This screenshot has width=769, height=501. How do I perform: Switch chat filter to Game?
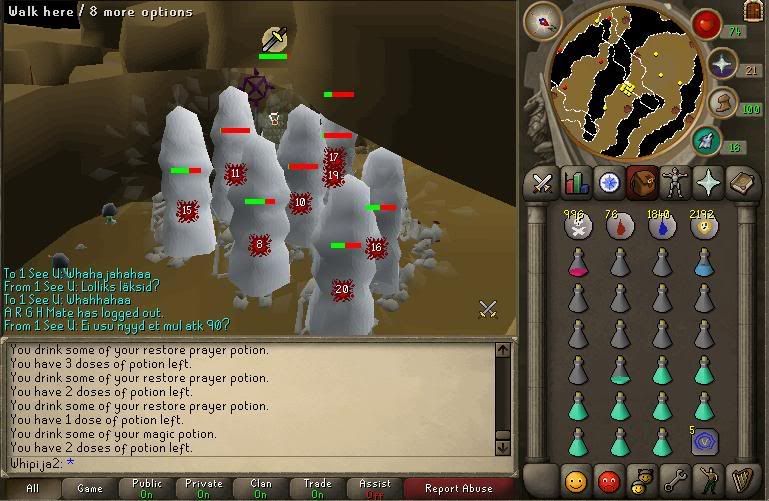point(89,489)
